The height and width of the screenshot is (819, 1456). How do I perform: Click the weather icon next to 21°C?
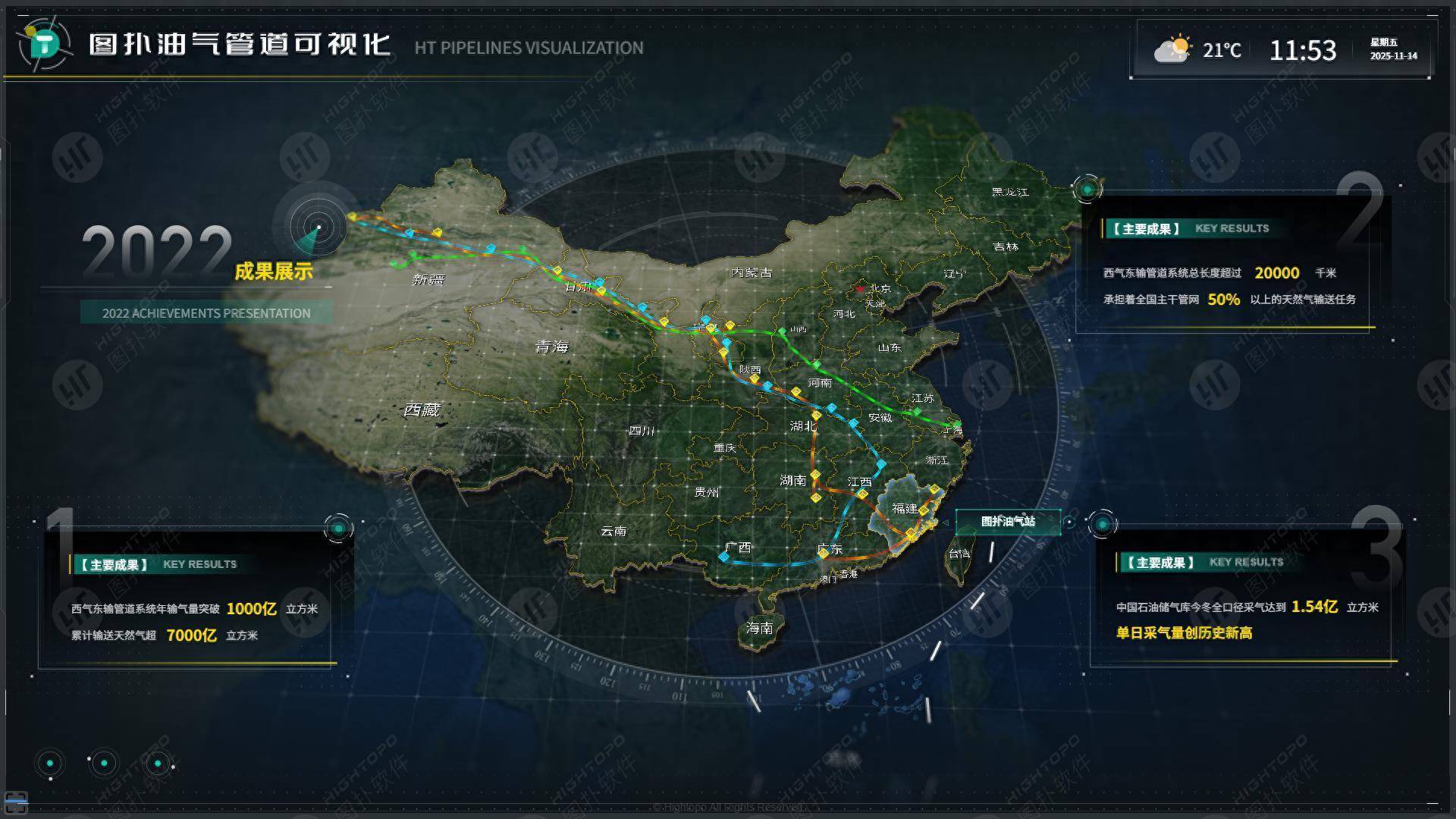pos(1172,49)
